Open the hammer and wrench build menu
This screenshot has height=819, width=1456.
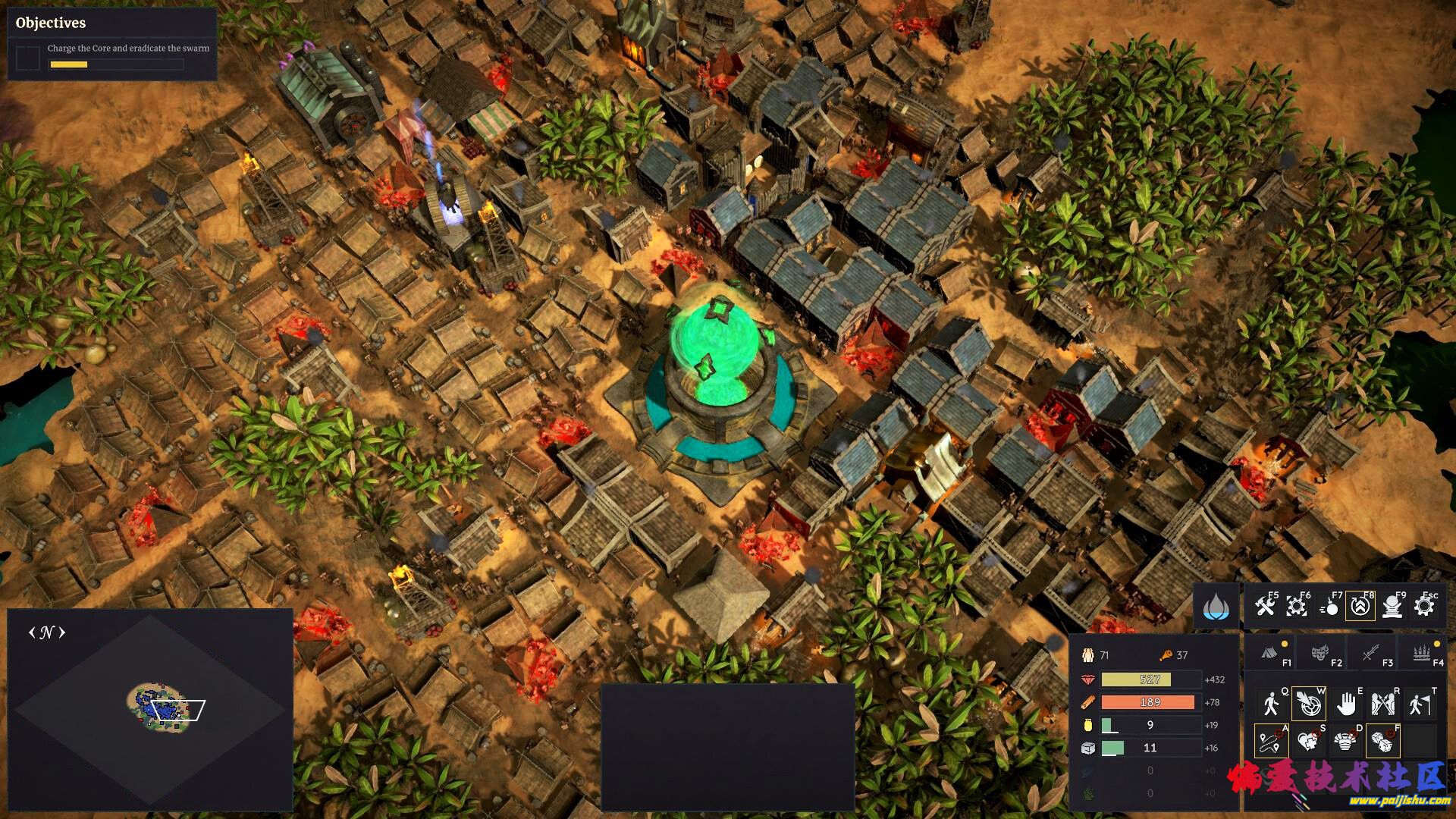coord(1265,607)
